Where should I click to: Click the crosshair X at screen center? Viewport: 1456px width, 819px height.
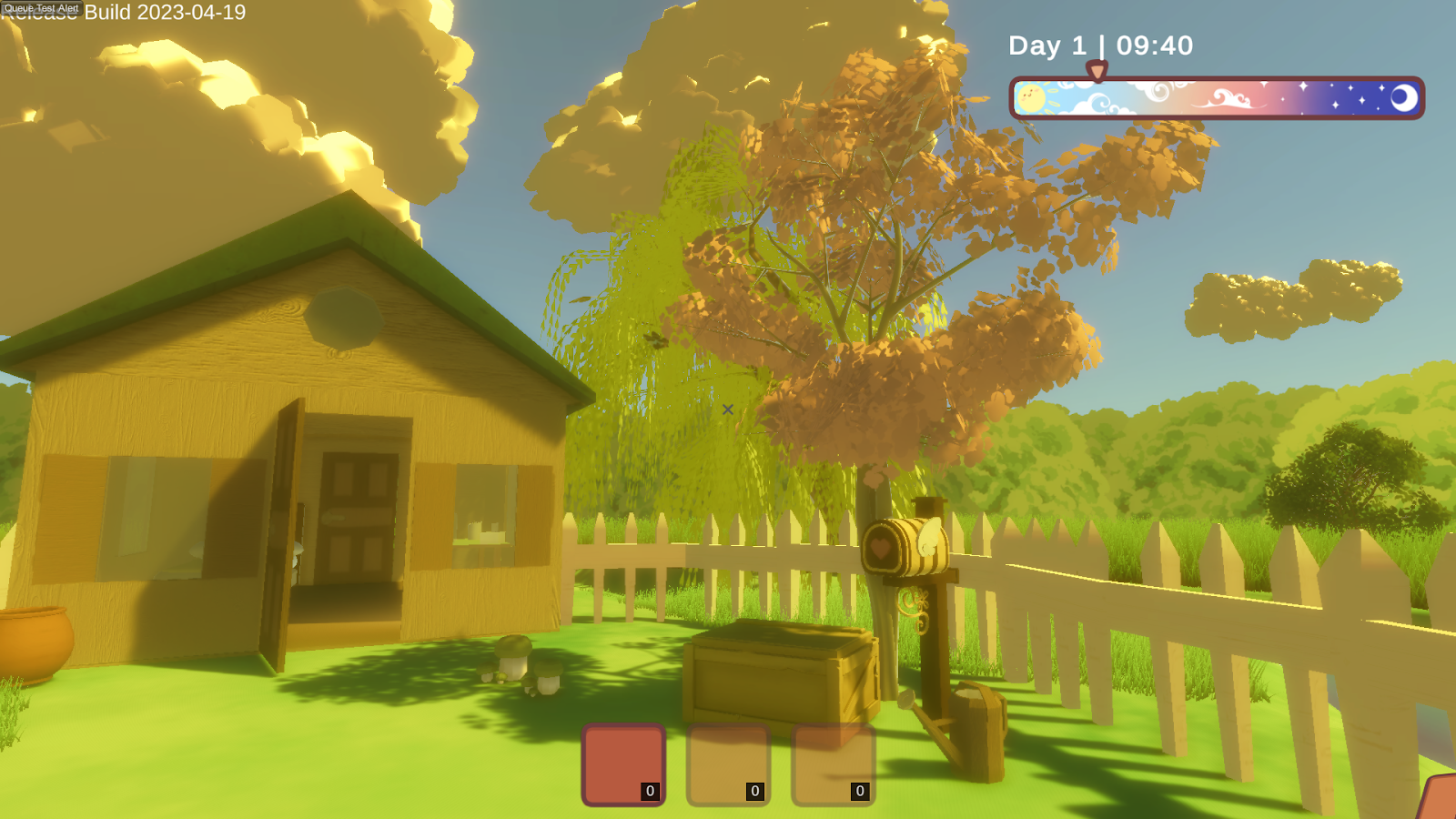point(727,409)
